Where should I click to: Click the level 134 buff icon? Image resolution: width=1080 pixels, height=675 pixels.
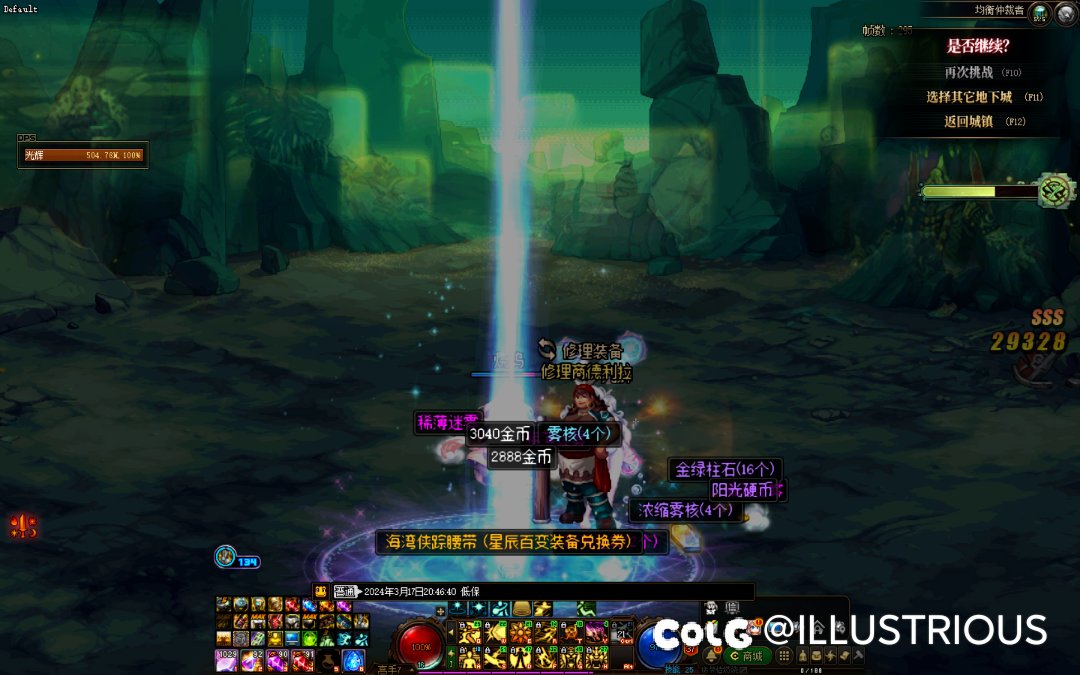(x=226, y=558)
